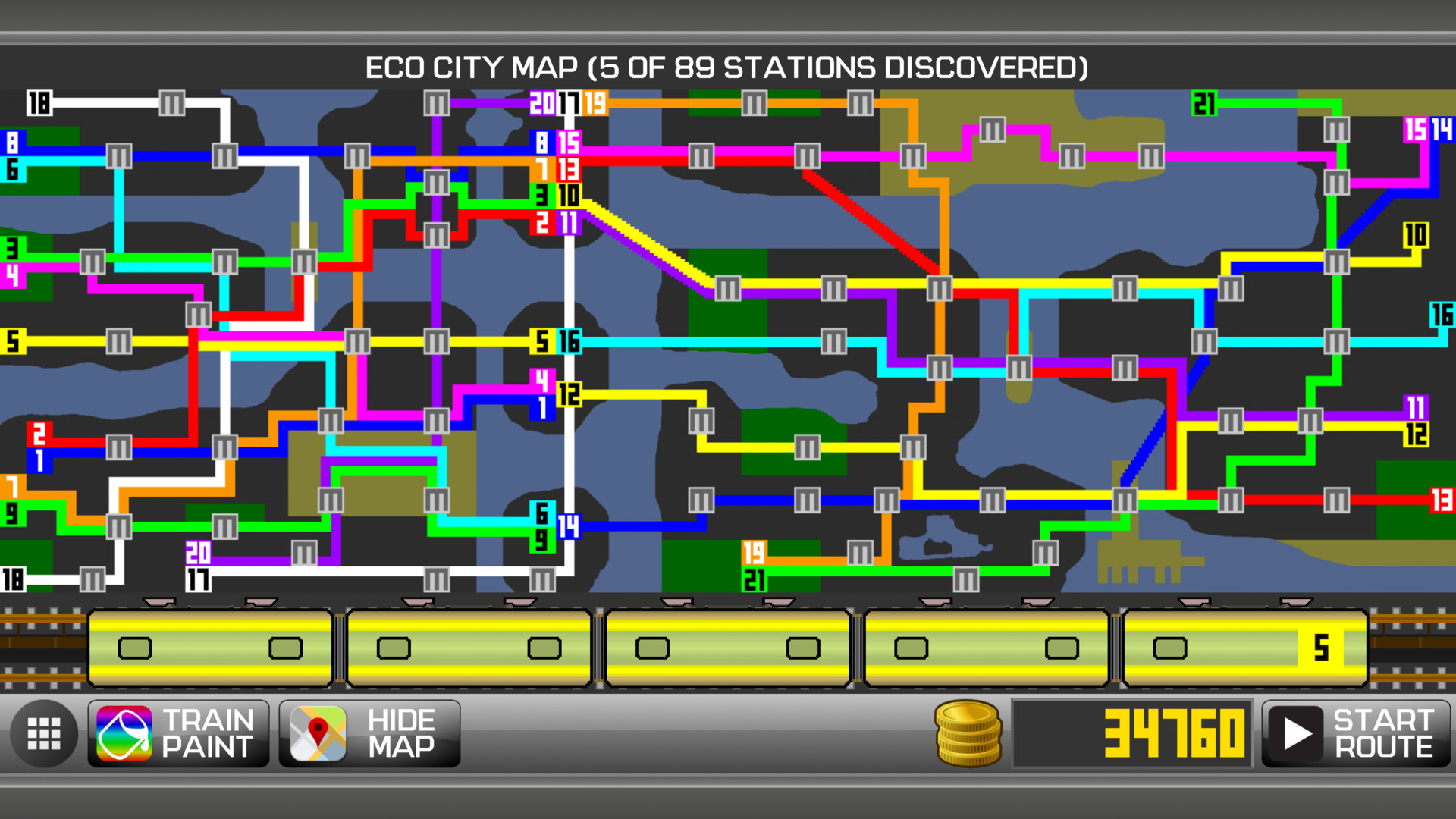
Task: Toggle line 20 purple route label
Action: click(541, 104)
